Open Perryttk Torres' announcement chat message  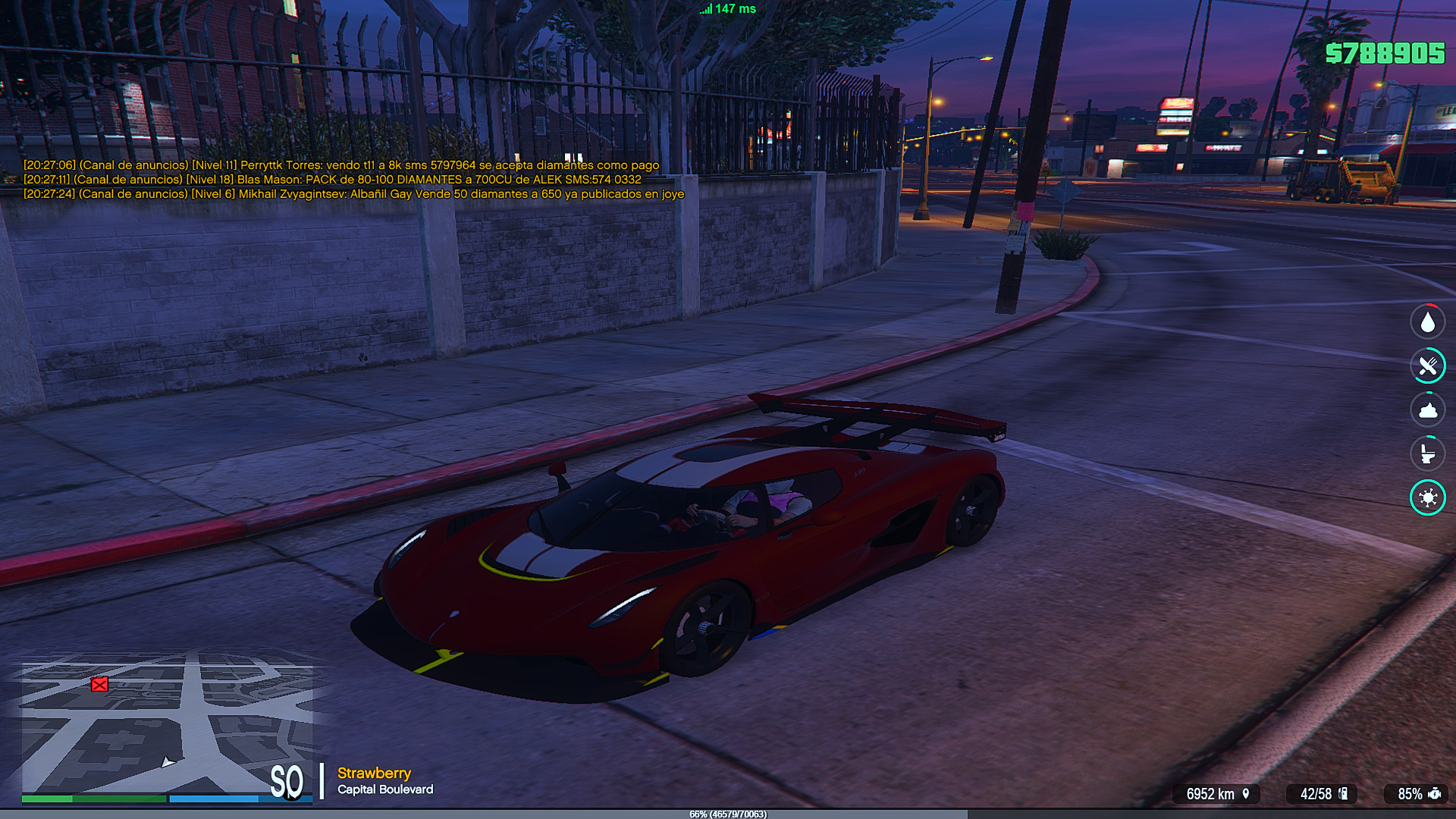coord(341,165)
